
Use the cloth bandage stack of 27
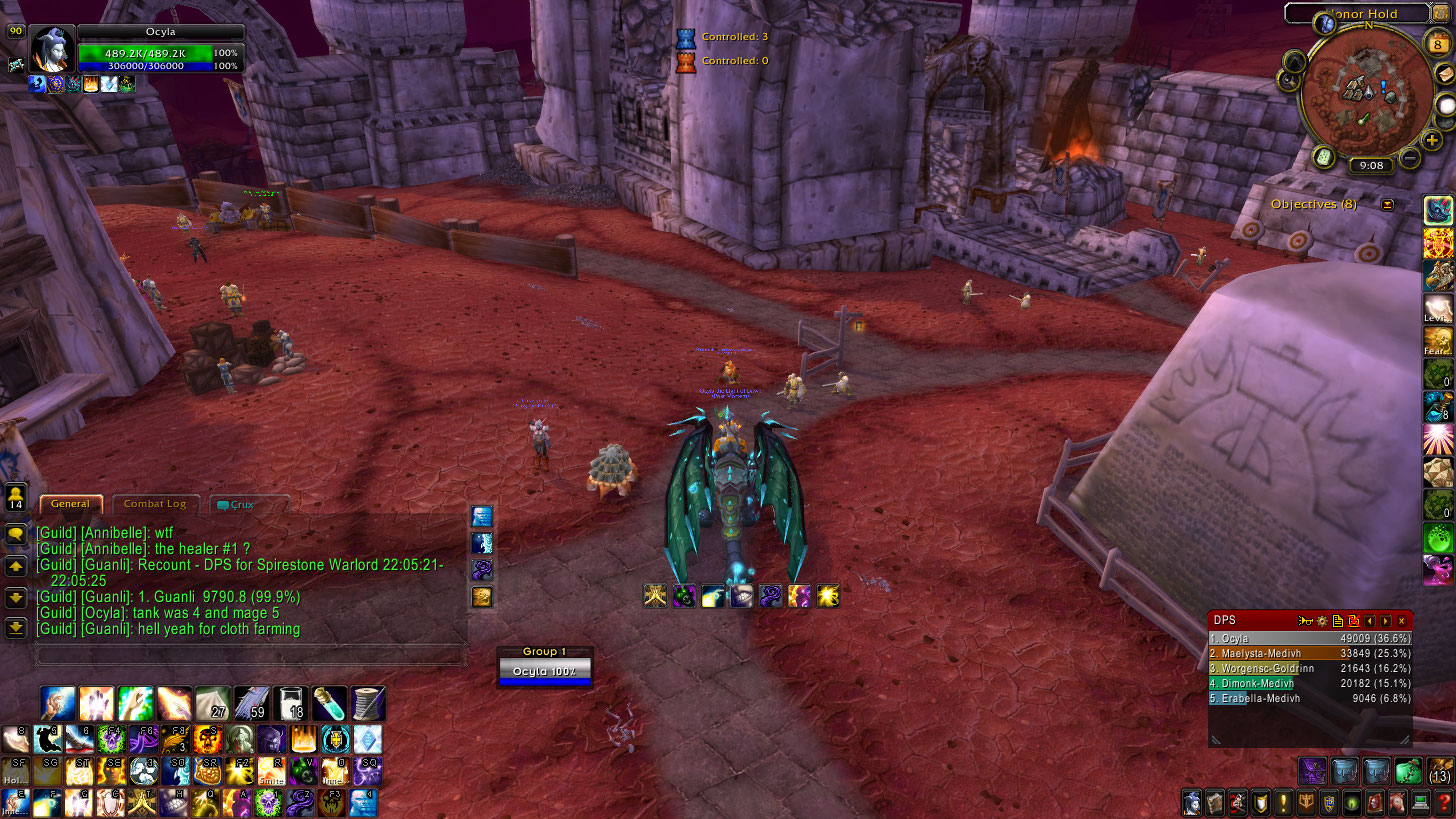pos(211,703)
